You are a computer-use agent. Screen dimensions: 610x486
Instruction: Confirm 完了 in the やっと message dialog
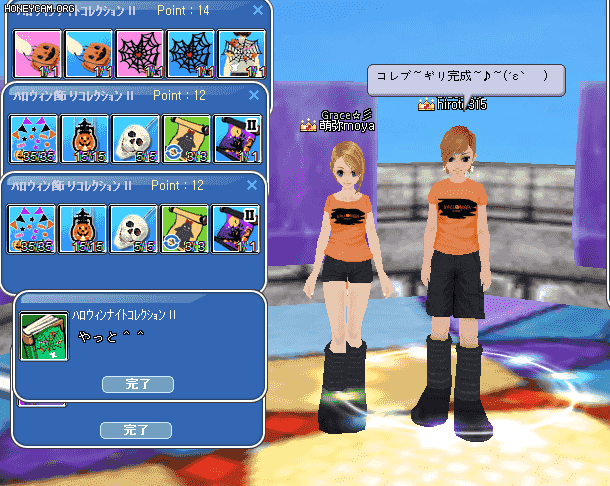pyautogui.click(x=137, y=384)
